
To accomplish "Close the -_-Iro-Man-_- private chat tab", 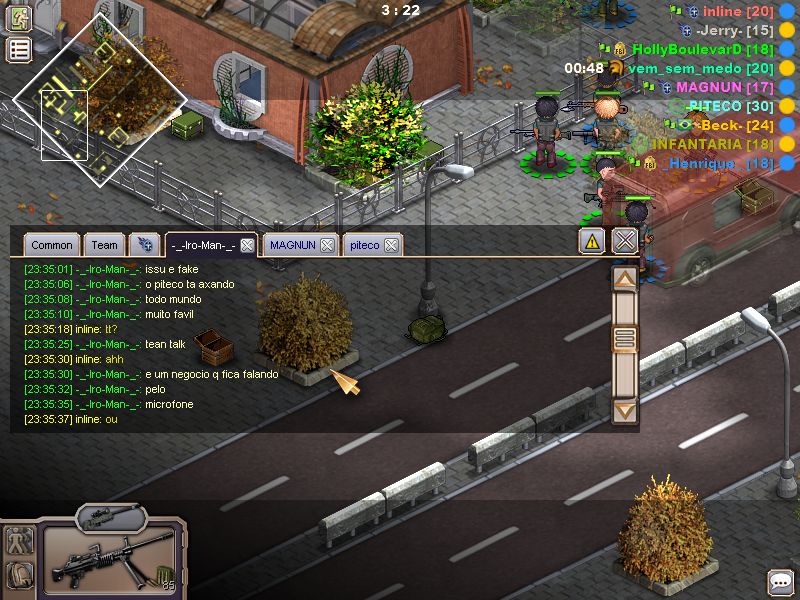I will [247, 245].
